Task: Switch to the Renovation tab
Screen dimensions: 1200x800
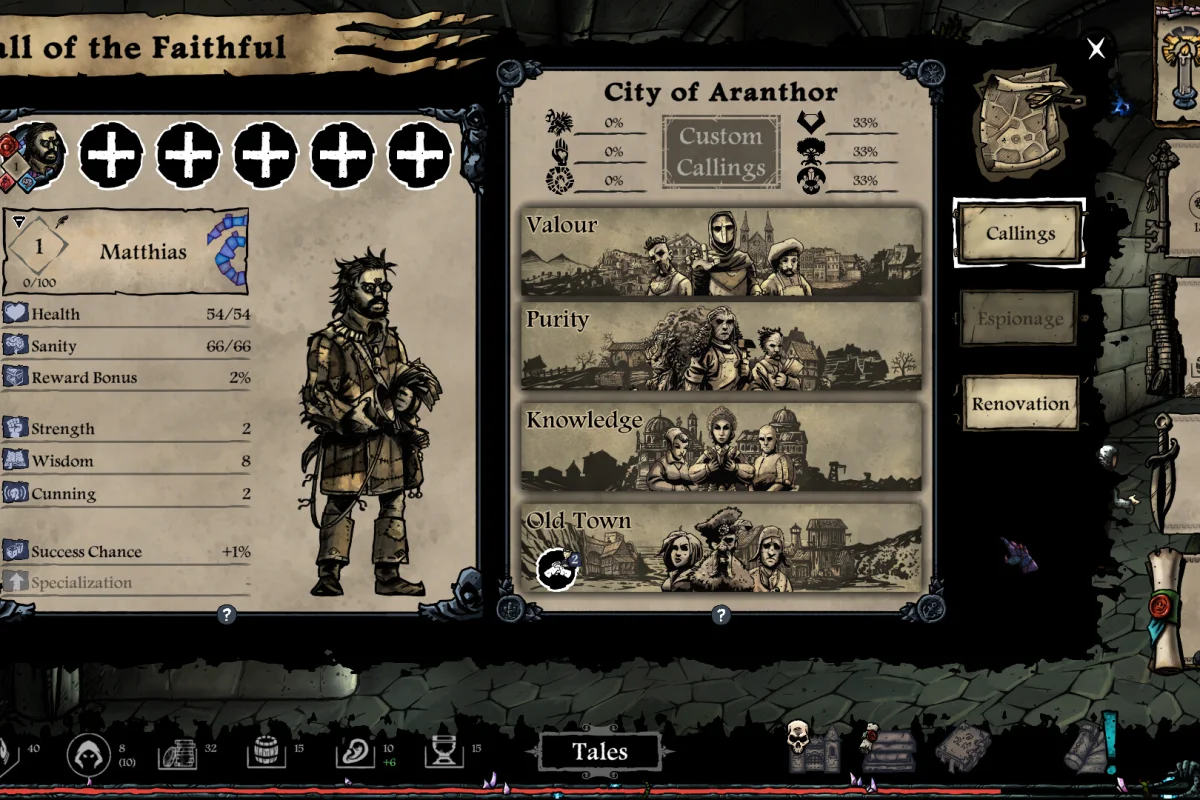Action: click(x=1020, y=404)
